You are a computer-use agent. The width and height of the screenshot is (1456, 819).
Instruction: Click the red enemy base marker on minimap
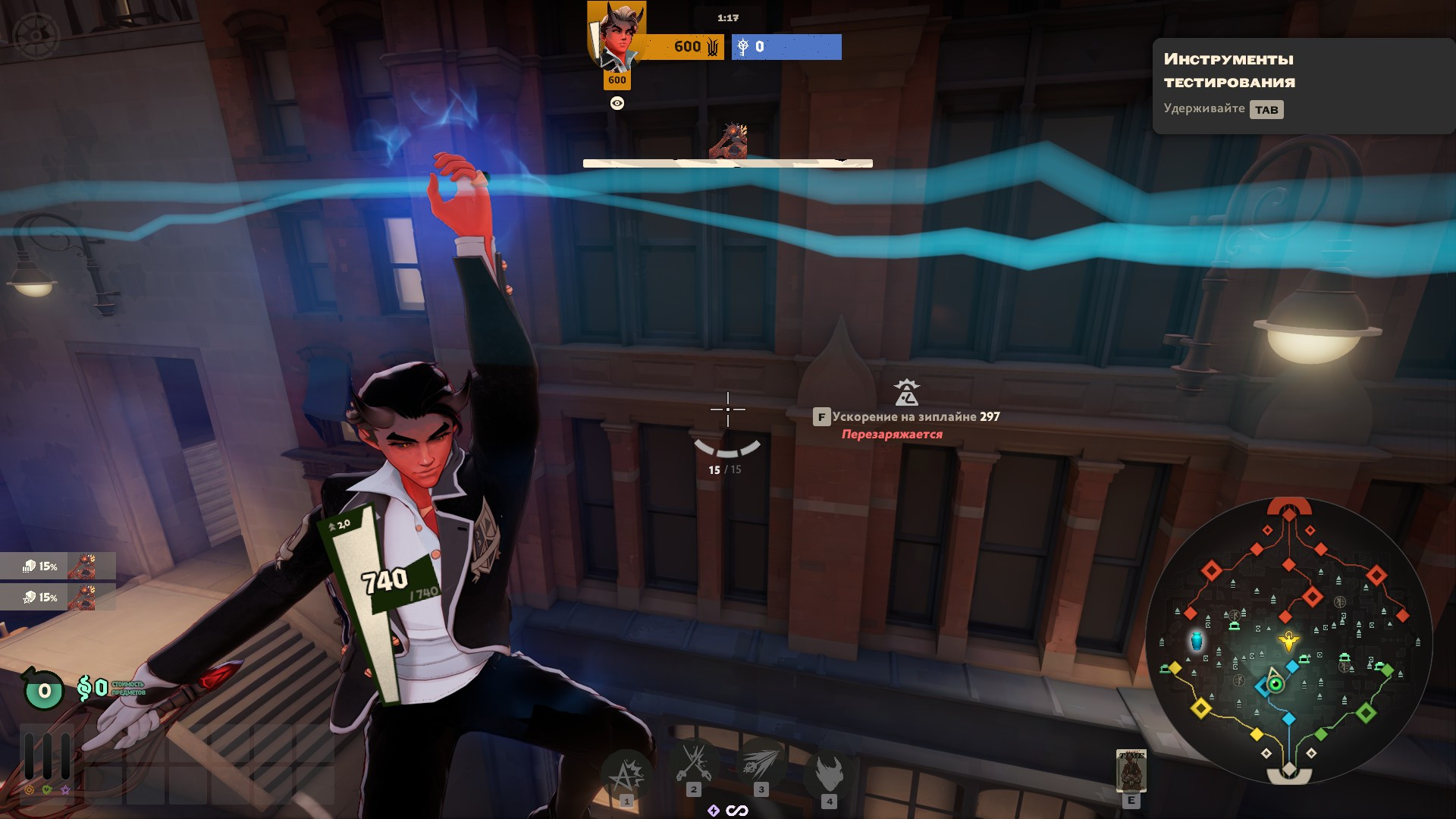coord(1289,508)
